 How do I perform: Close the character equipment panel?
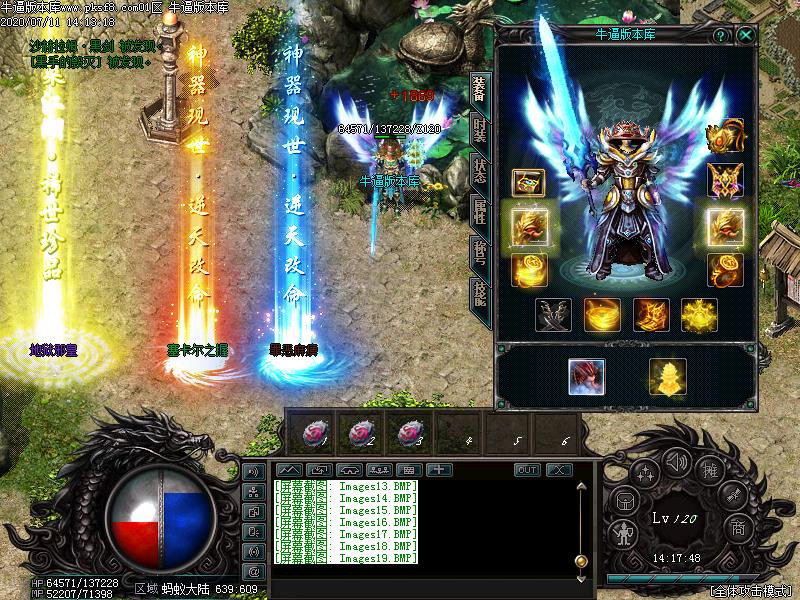coord(747,35)
